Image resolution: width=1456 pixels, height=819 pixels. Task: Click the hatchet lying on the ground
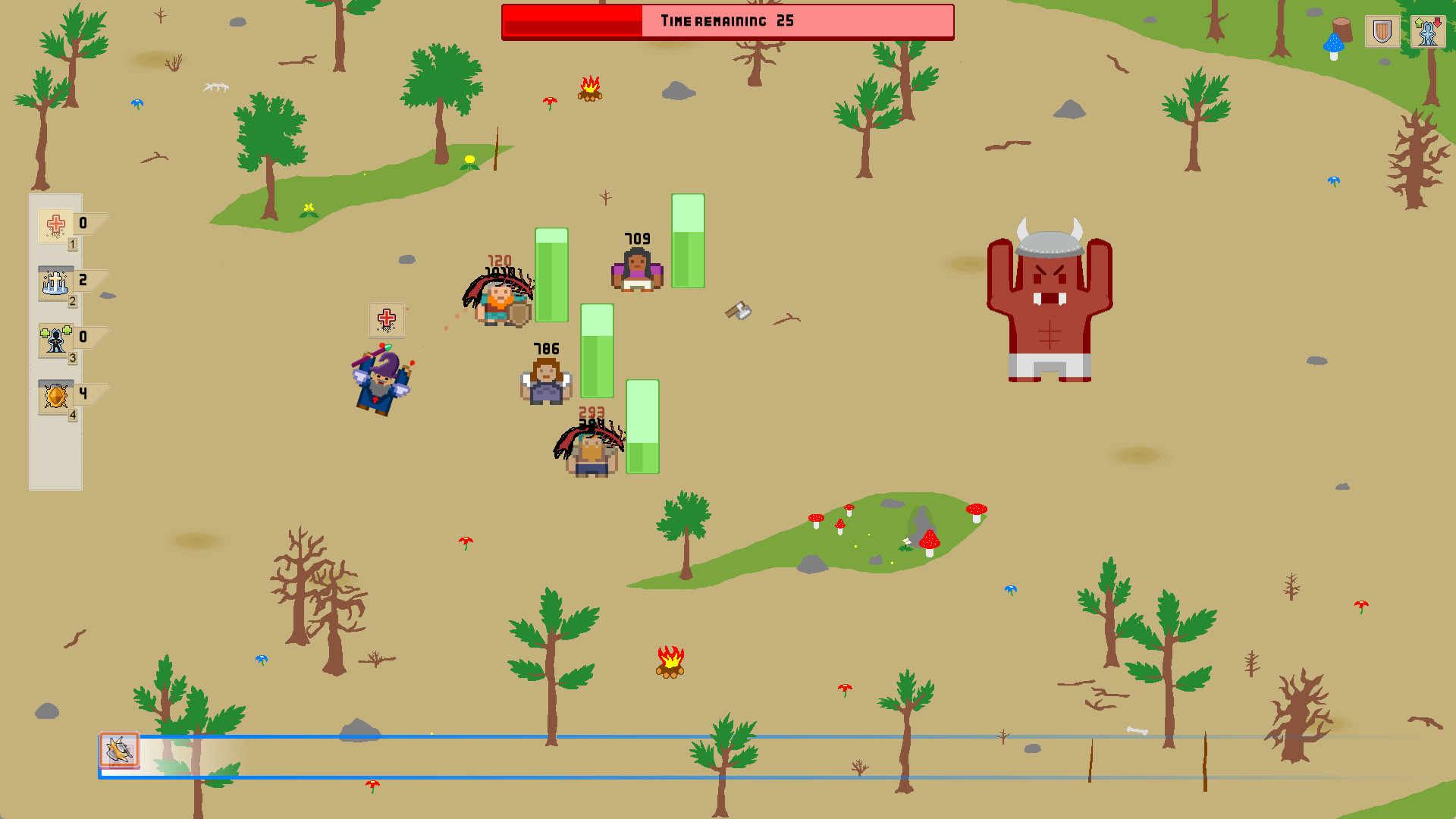(x=738, y=311)
